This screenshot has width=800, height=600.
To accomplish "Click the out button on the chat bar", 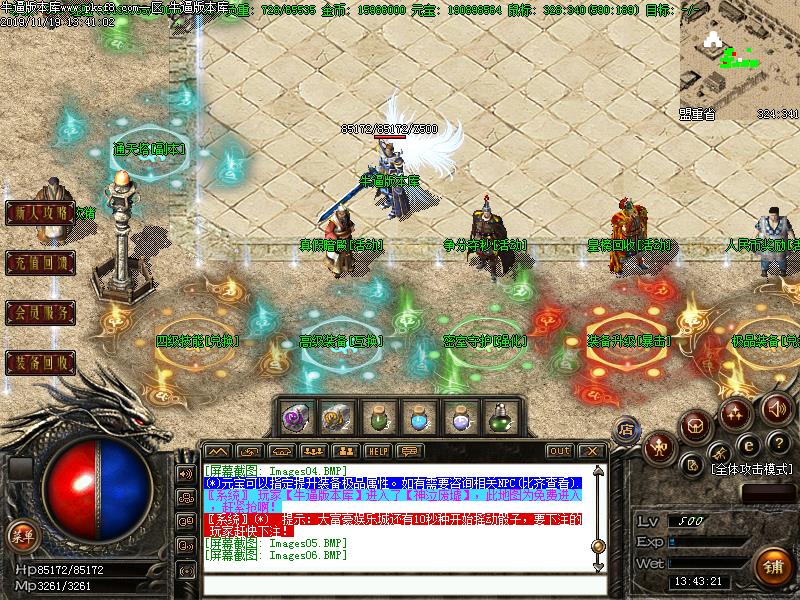I will click(560, 451).
